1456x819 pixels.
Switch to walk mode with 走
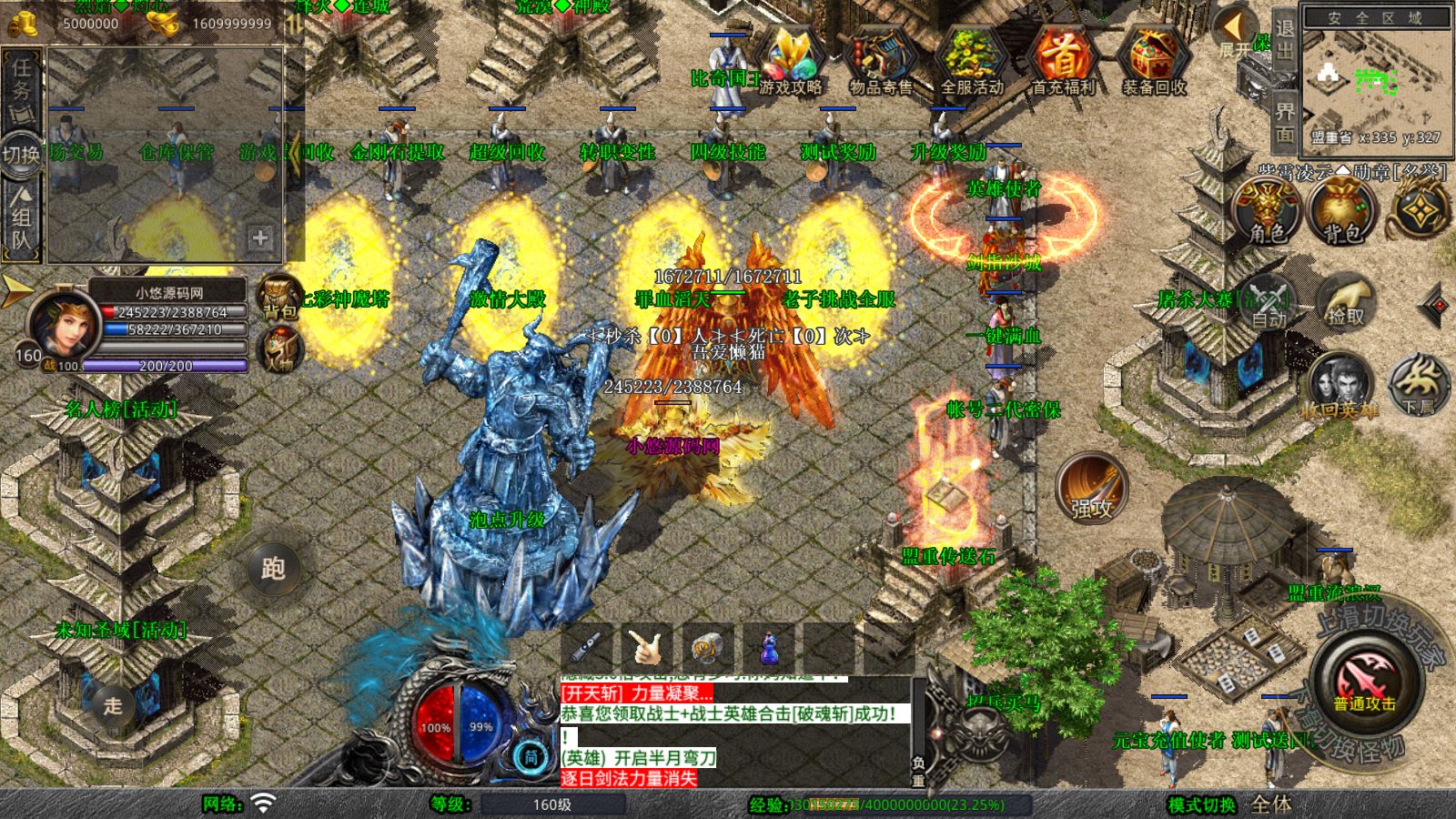[x=113, y=705]
